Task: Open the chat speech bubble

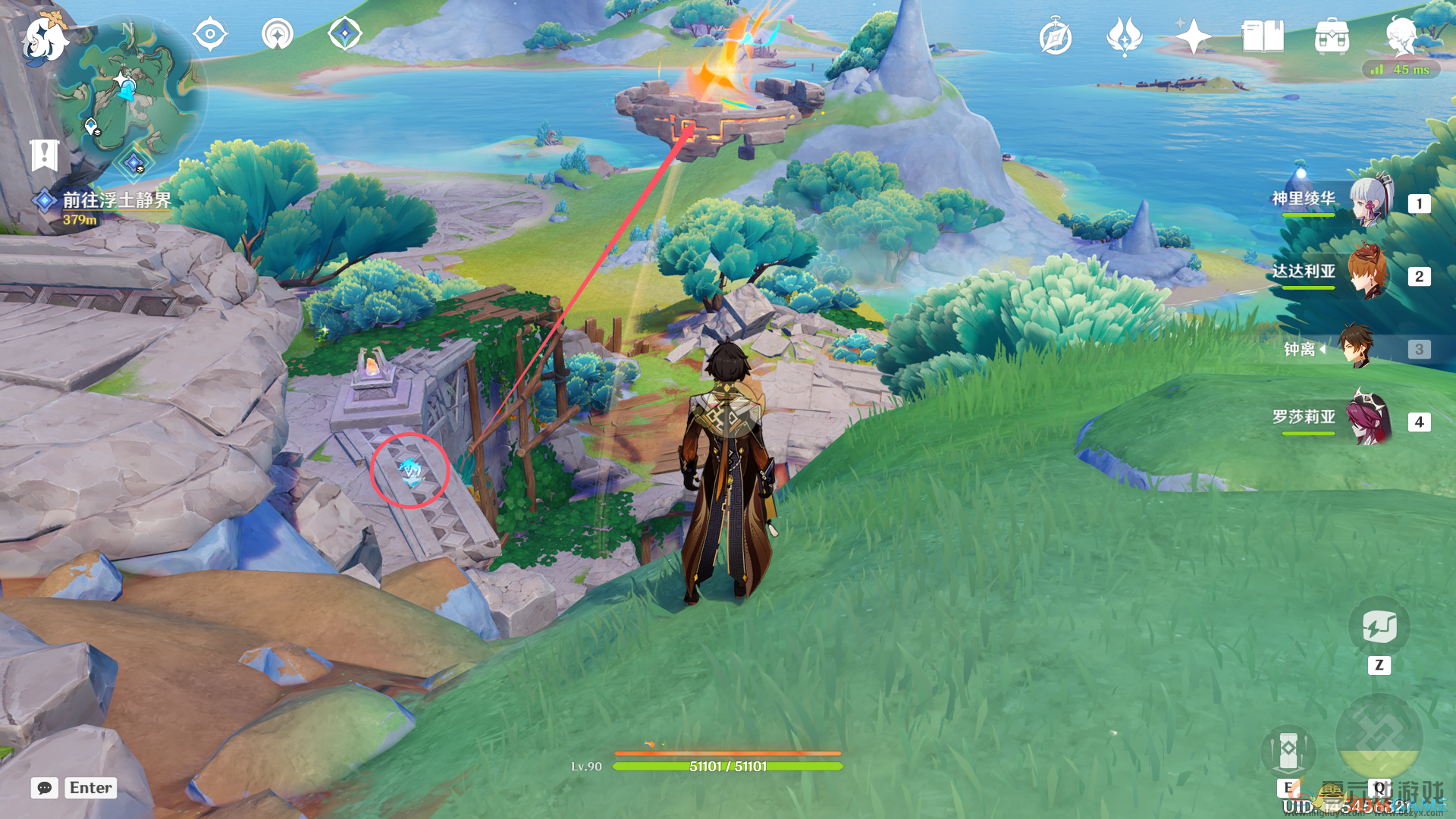Action: 45,788
